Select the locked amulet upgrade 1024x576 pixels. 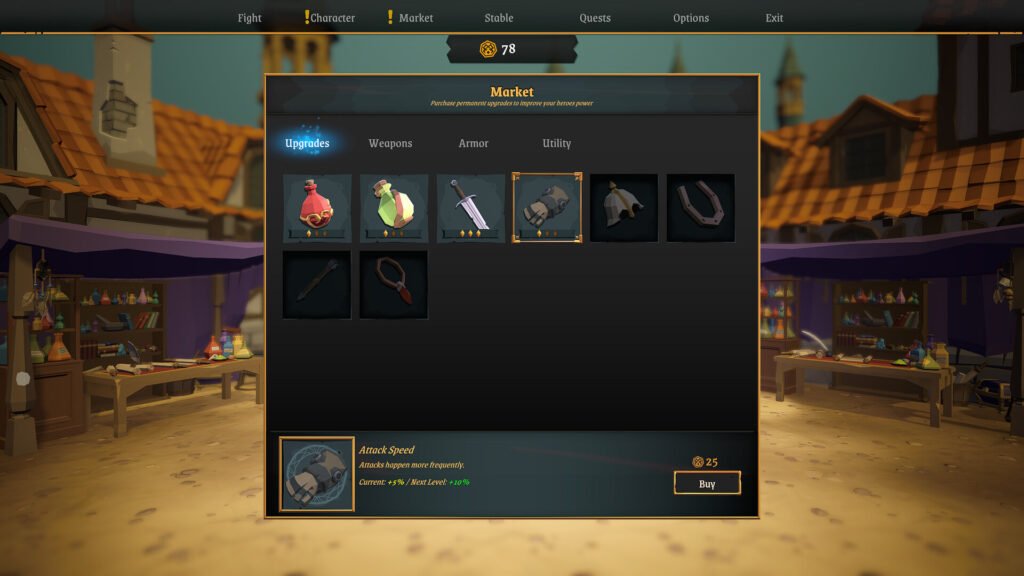[394, 285]
